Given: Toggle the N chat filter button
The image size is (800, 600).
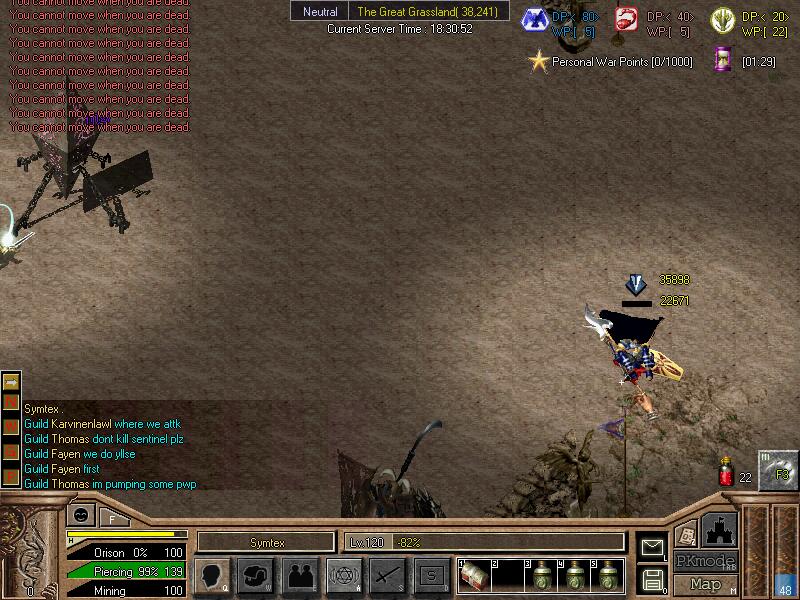Looking at the screenshot, I should [11, 402].
